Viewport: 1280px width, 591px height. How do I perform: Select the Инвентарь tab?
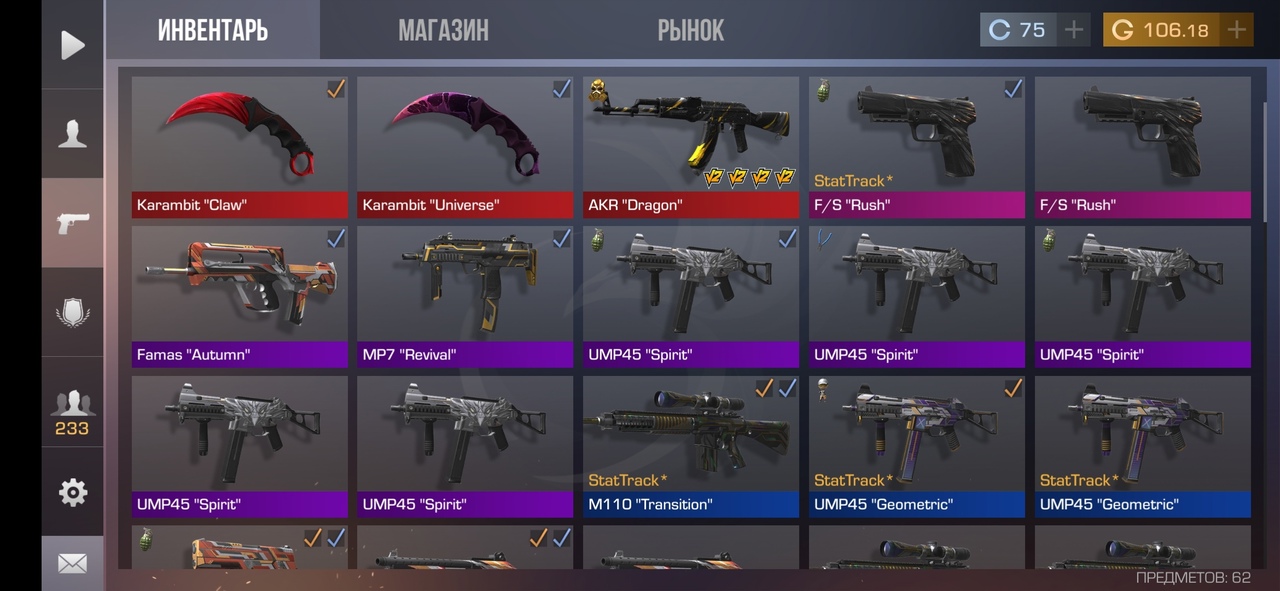coord(213,30)
